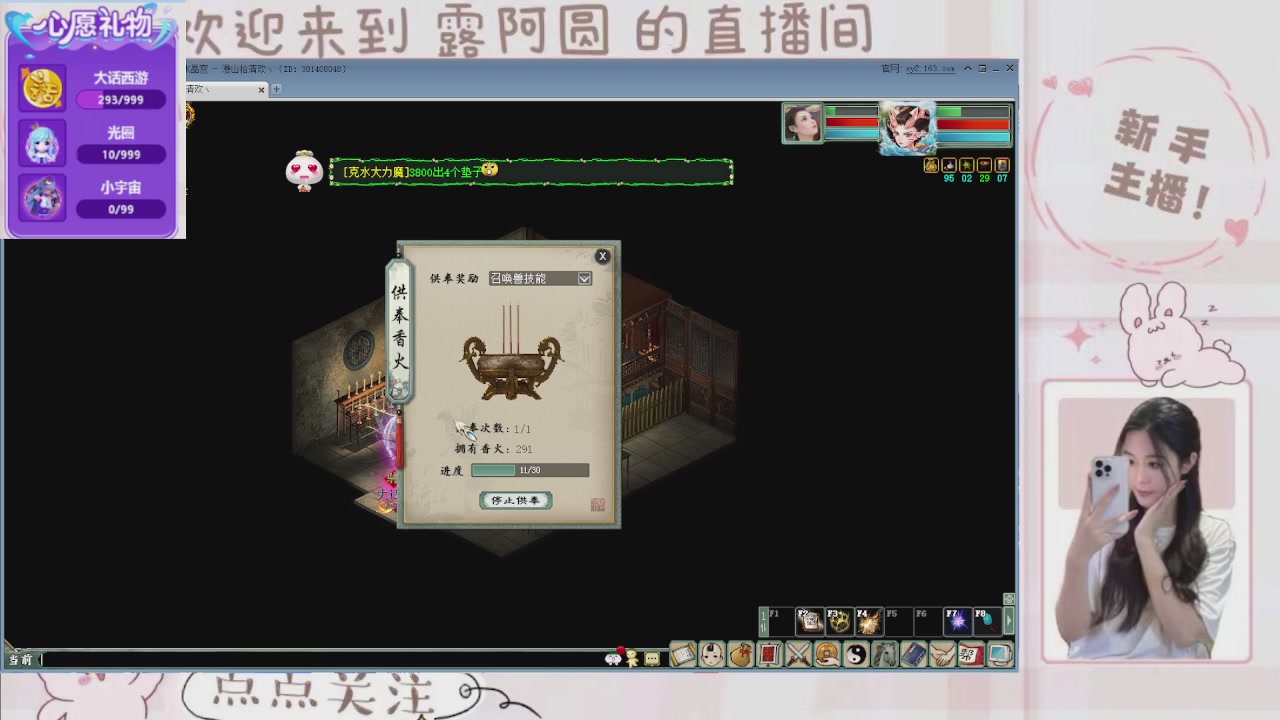Image resolution: width=1280 pixels, height=720 pixels.
Task: Open the baby-face character info icon
Action: pyautogui.click(x=711, y=656)
